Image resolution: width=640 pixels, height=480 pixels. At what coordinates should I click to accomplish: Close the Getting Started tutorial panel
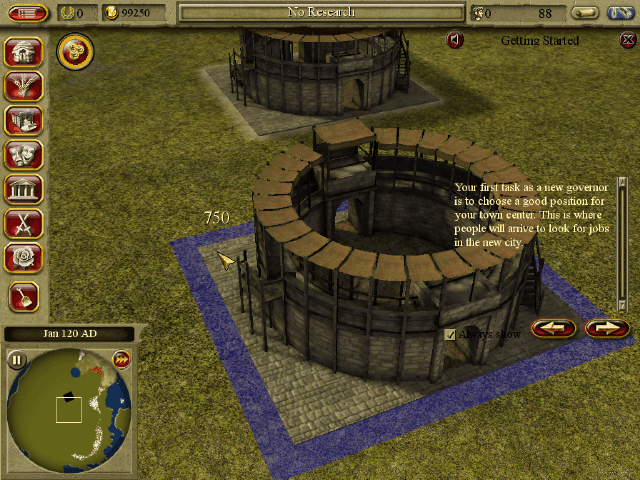tap(626, 40)
